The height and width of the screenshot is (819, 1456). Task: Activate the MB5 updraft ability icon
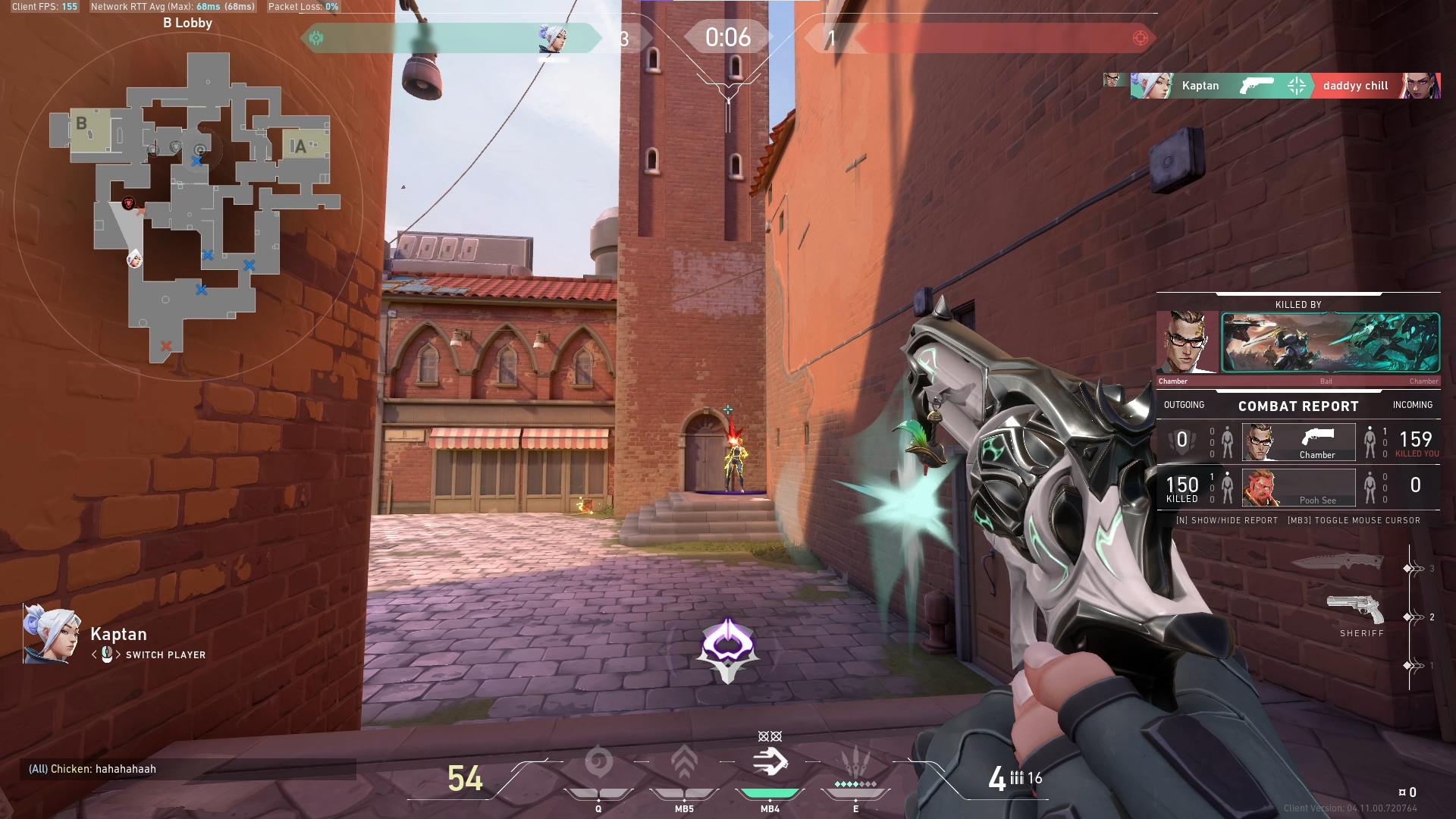coord(684,763)
